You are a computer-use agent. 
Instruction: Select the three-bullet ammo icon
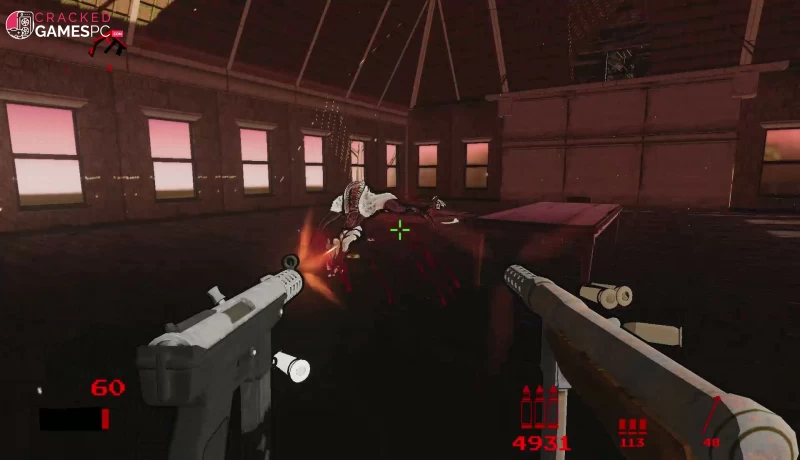541,408
